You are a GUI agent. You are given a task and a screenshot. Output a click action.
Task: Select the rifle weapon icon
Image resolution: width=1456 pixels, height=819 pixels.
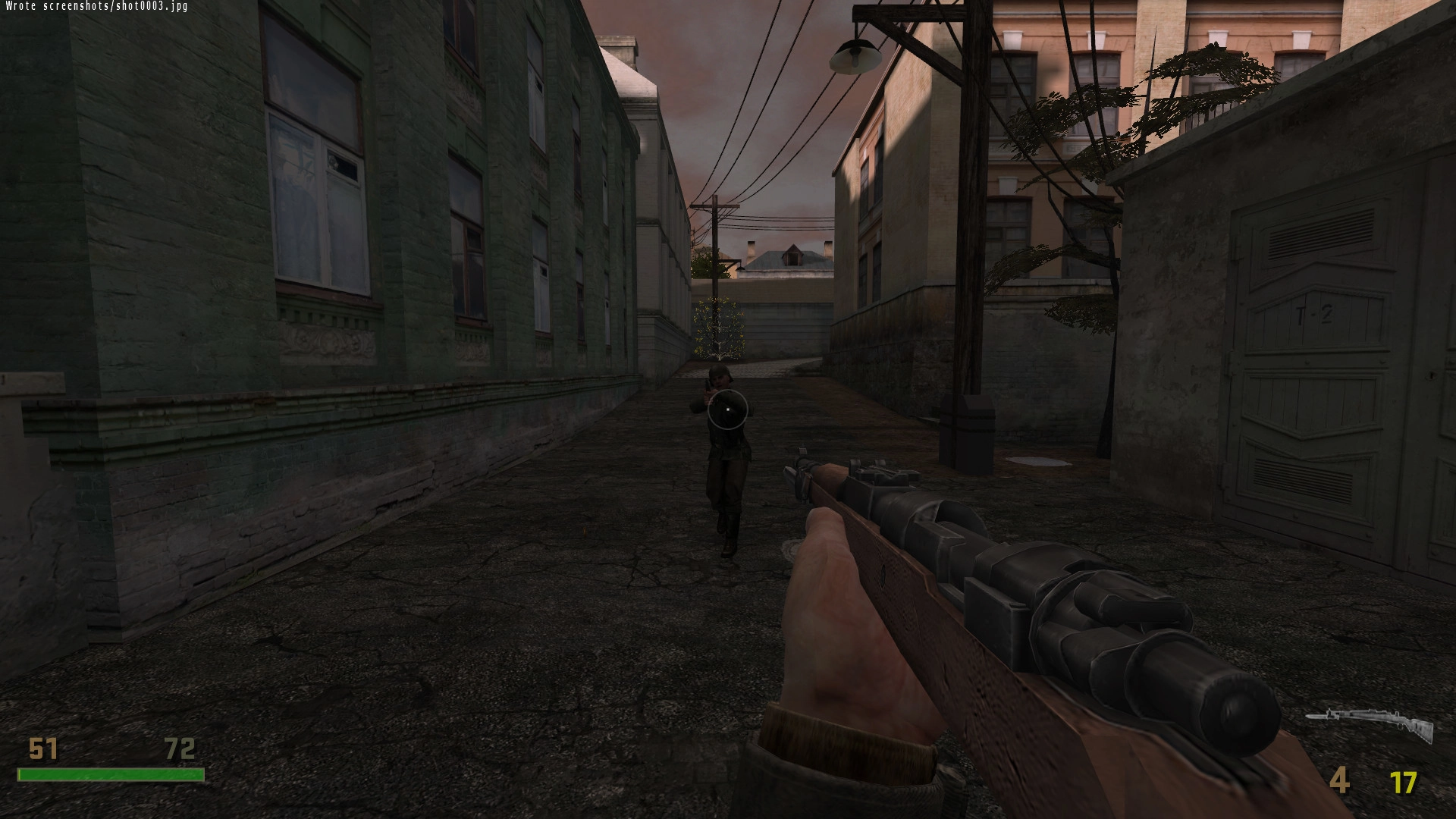pos(1370,724)
